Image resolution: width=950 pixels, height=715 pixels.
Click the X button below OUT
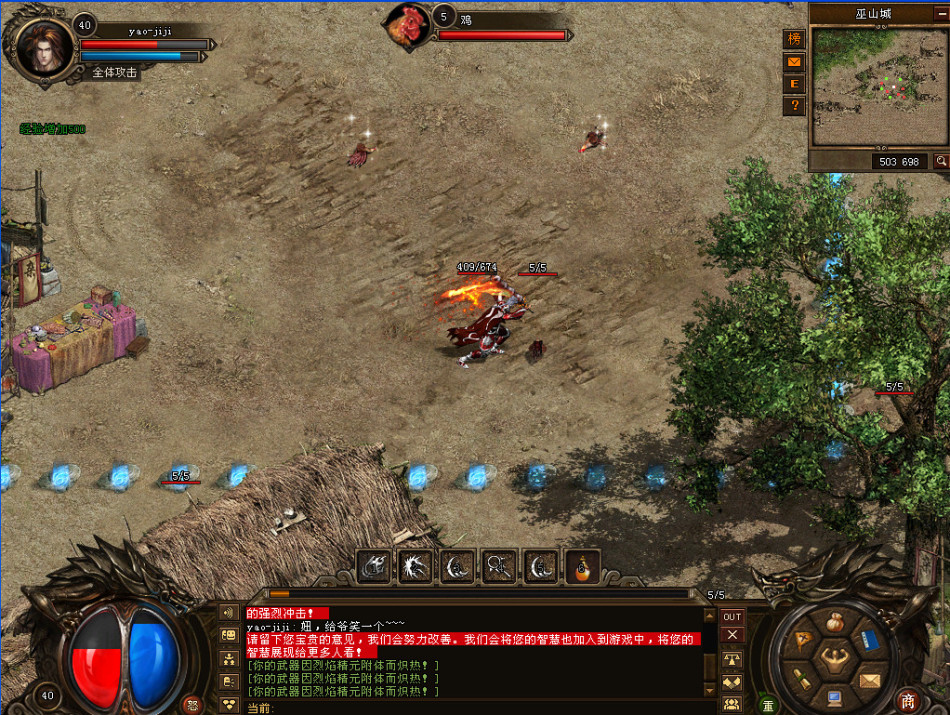733,635
